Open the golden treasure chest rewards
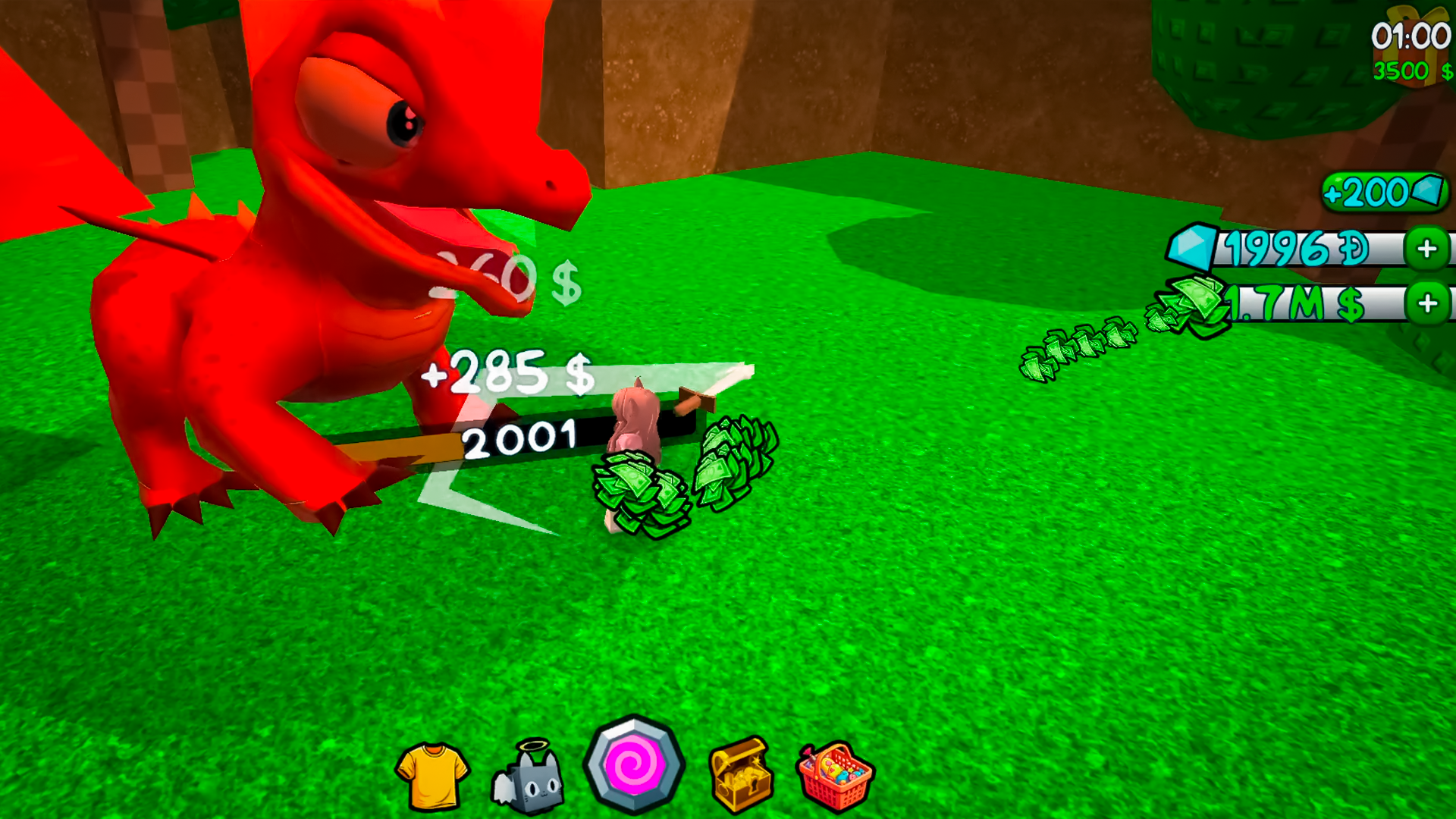The height and width of the screenshot is (819, 1456). coord(739,772)
